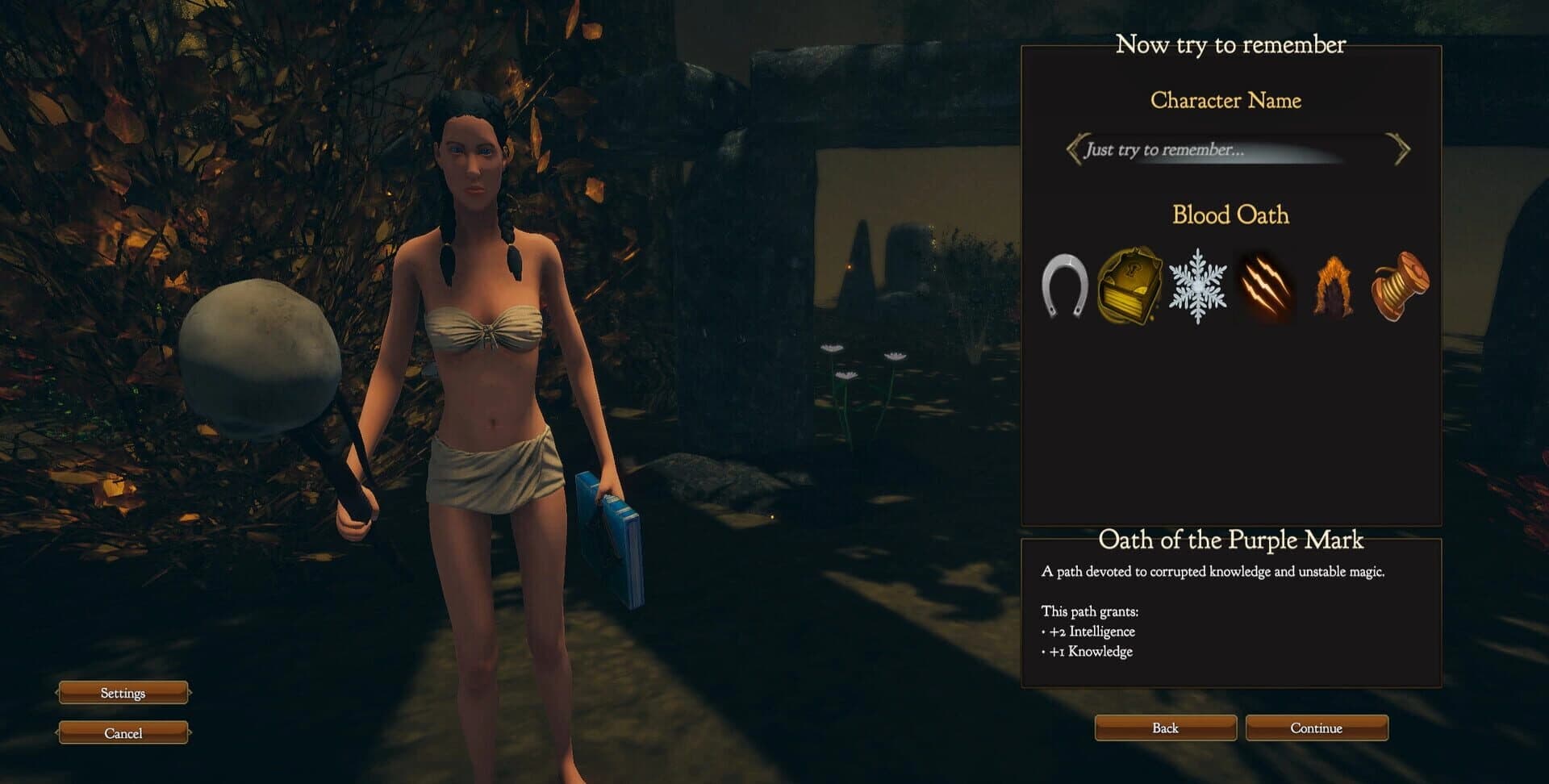
Task: Cancel character creation
Action: (x=122, y=732)
